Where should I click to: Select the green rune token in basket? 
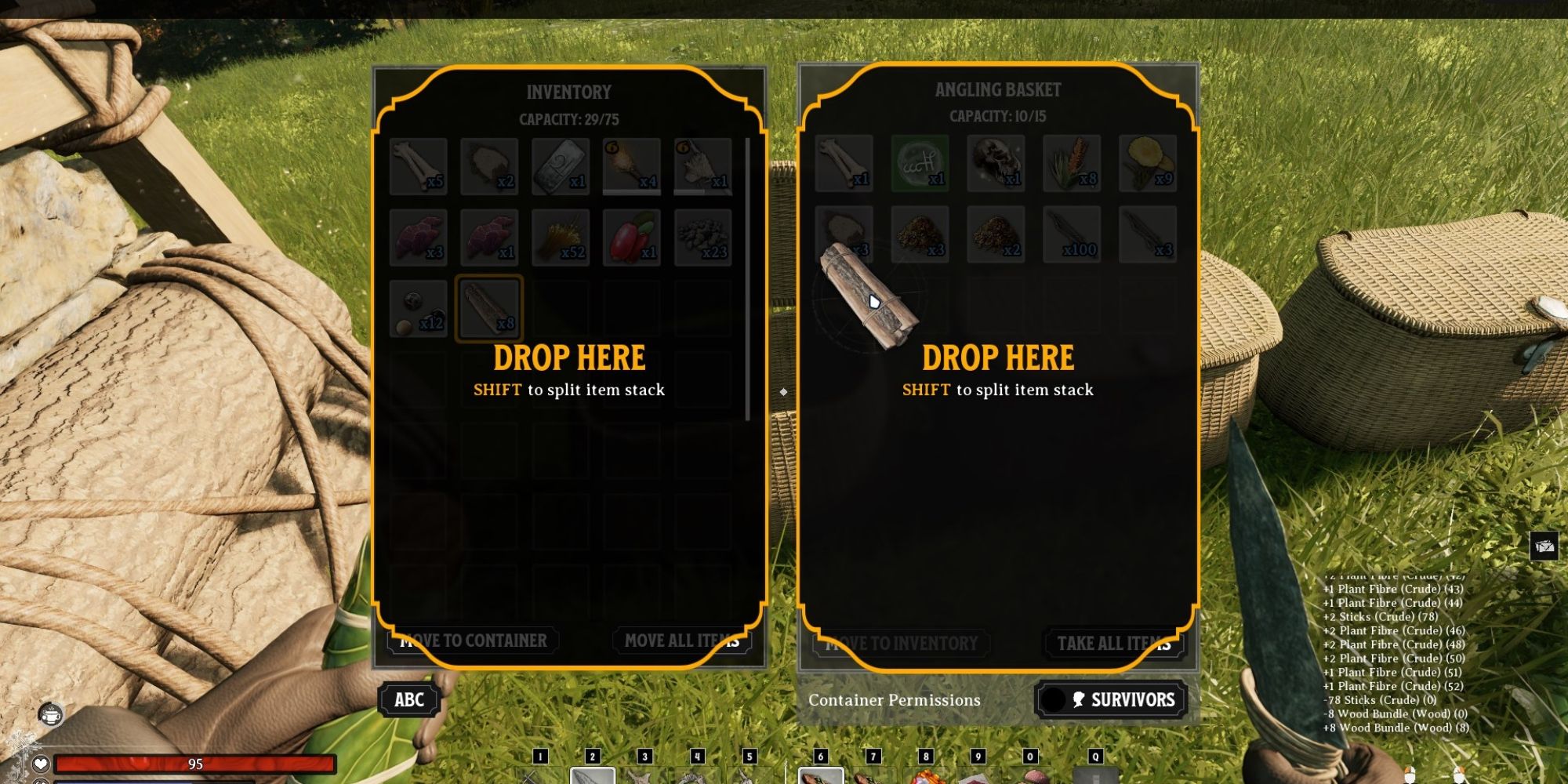(x=920, y=163)
